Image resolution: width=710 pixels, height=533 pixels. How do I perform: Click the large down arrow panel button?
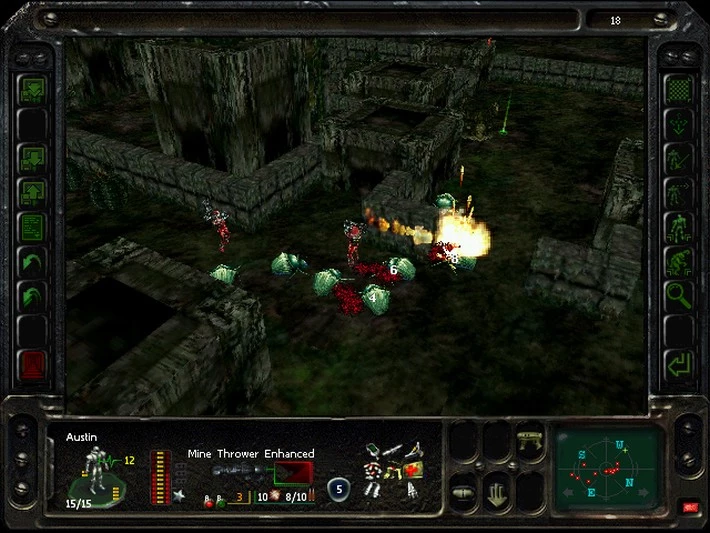pos(497,492)
